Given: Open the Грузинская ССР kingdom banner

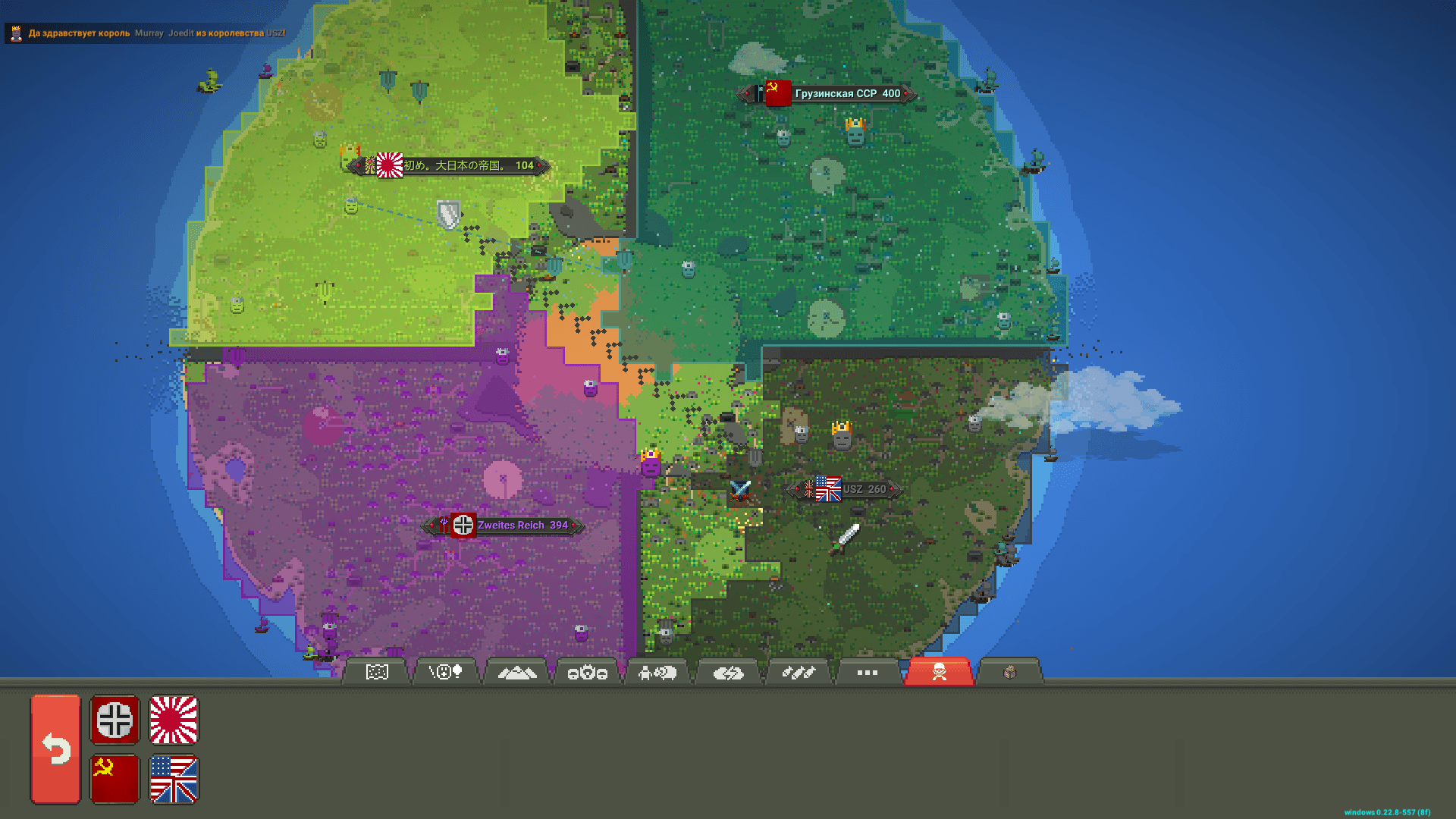Looking at the screenshot, I should point(827,93).
